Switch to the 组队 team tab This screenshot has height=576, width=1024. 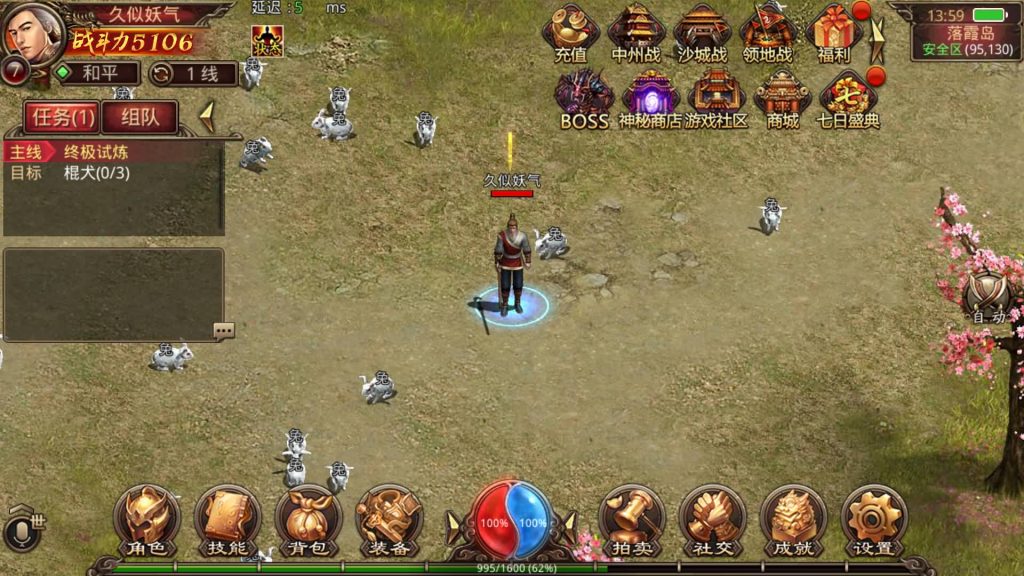139,117
